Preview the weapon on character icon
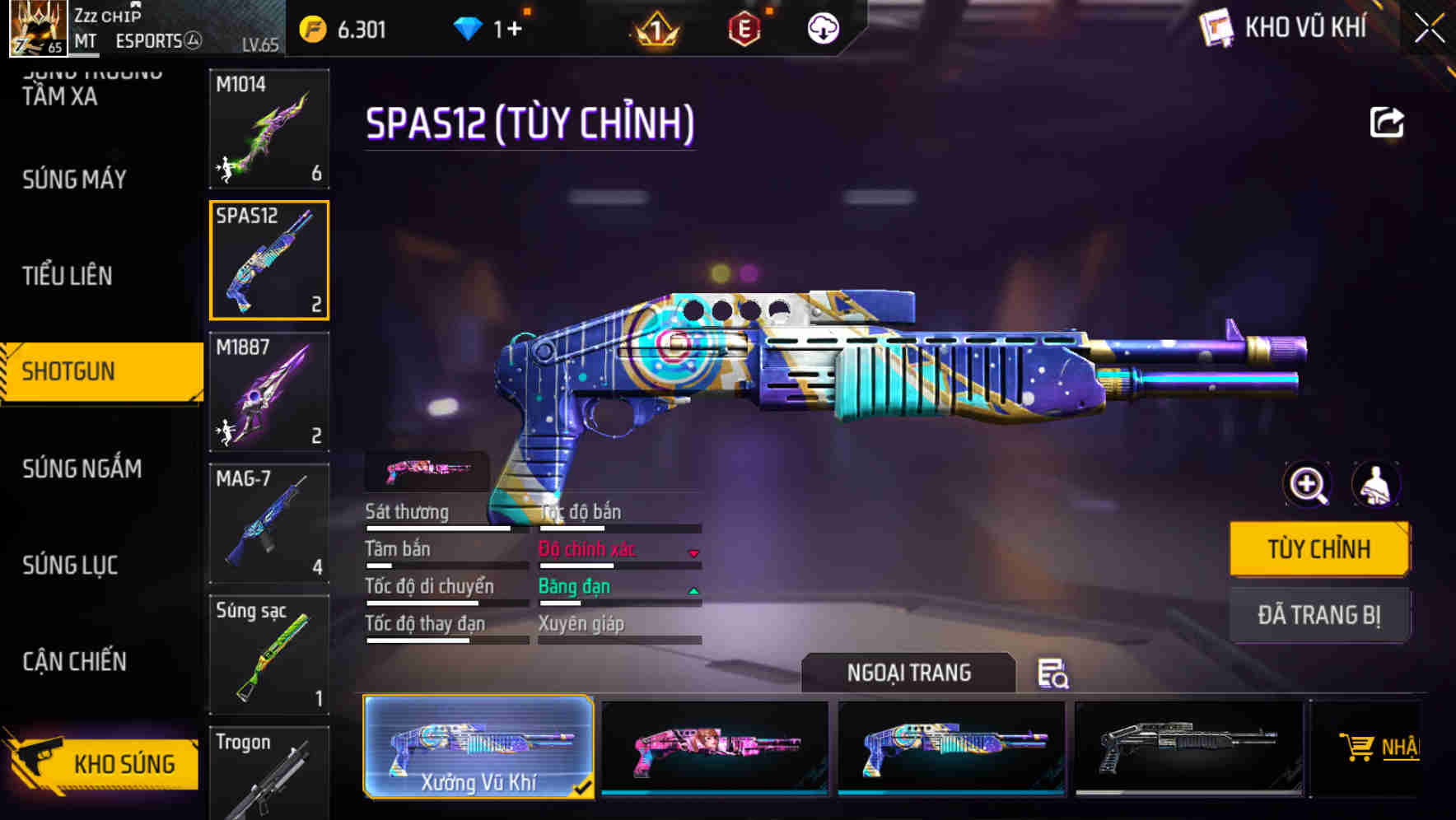The image size is (1456, 820). [x=1375, y=485]
